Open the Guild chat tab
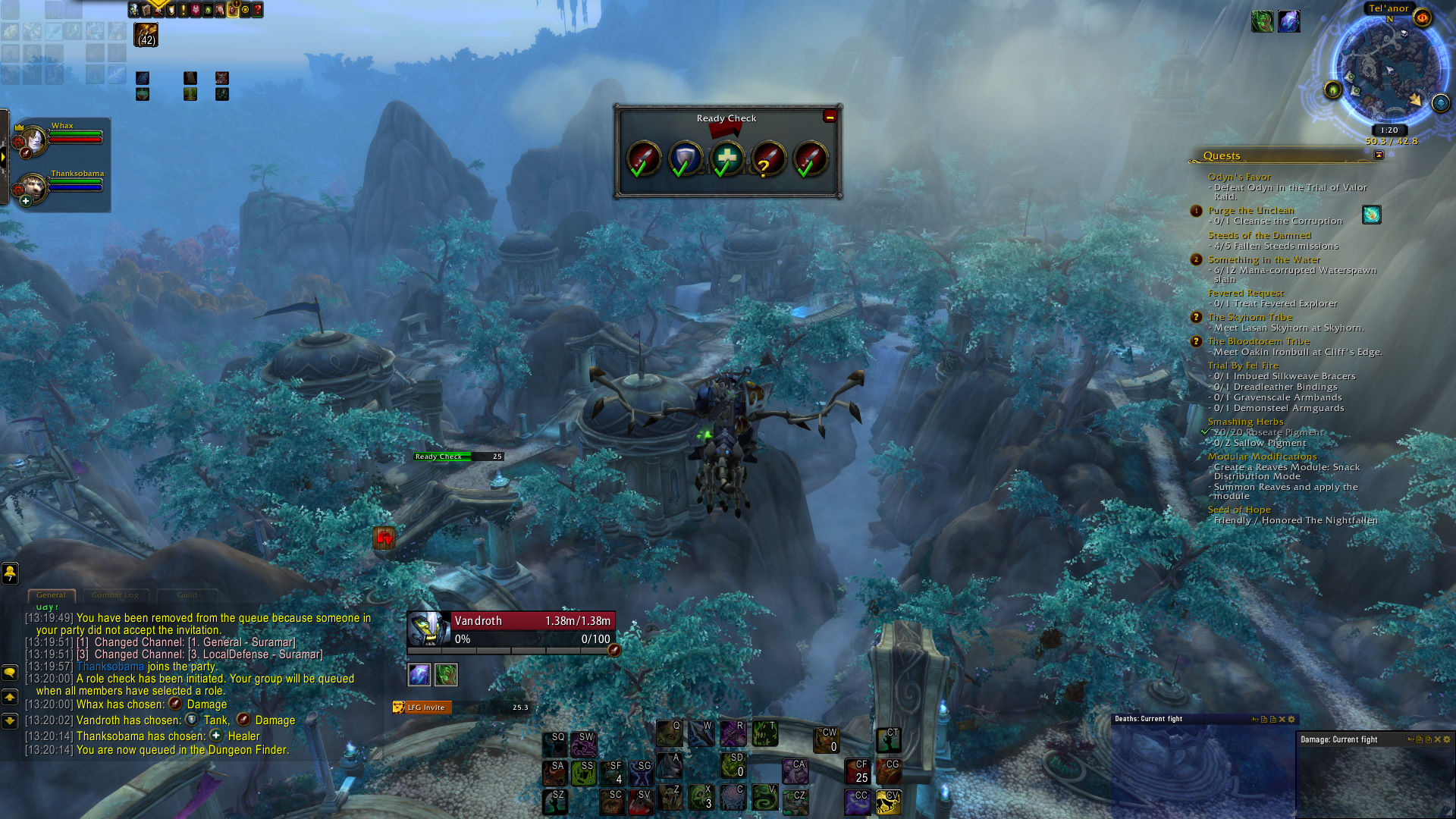The width and height of the screenshot is (1456, 819). 187,595
